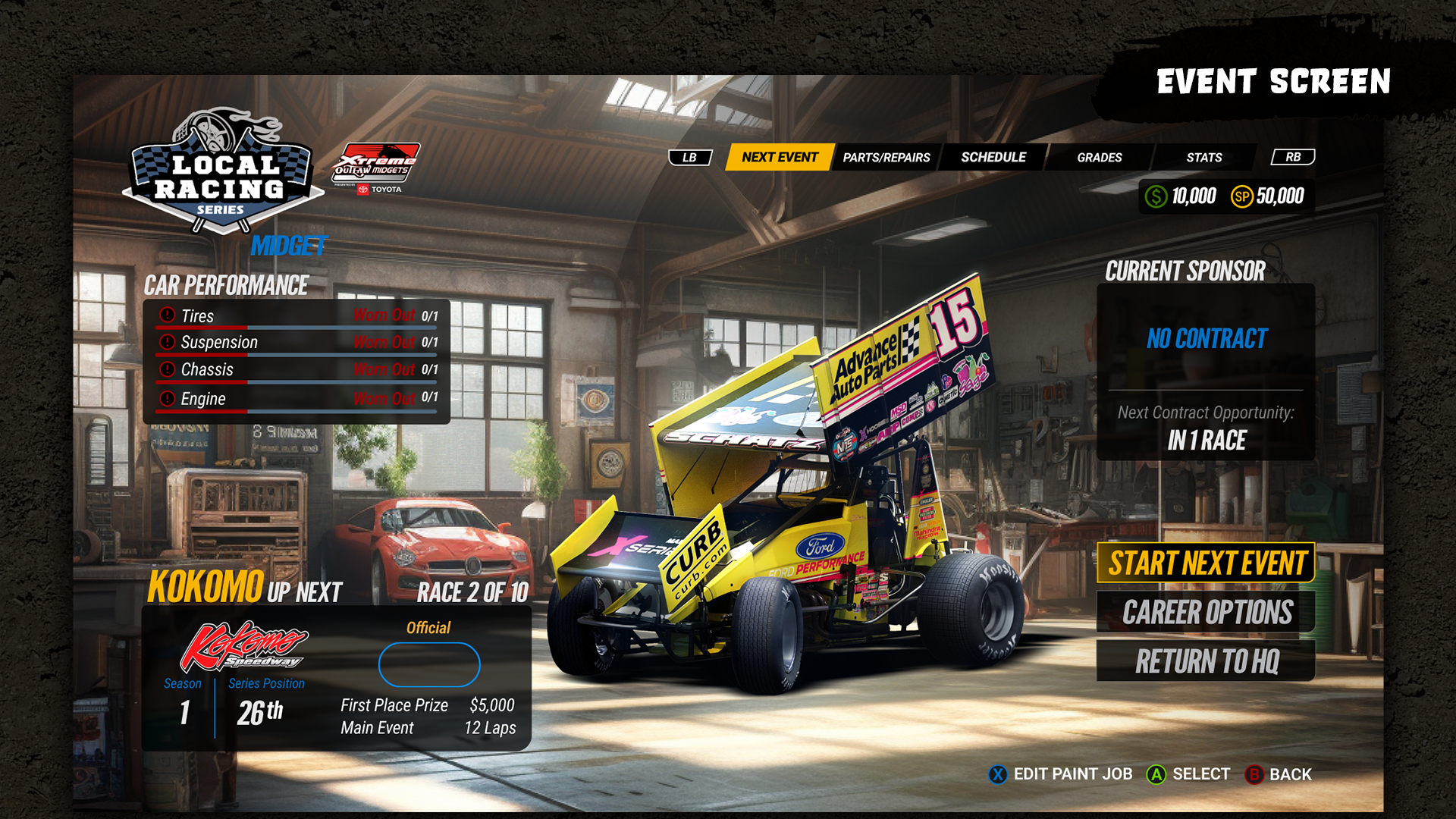Open the Parts/Repairs tab
Image resolution: width=1456 pixels, height=819 pixels.
click(886, 157)
